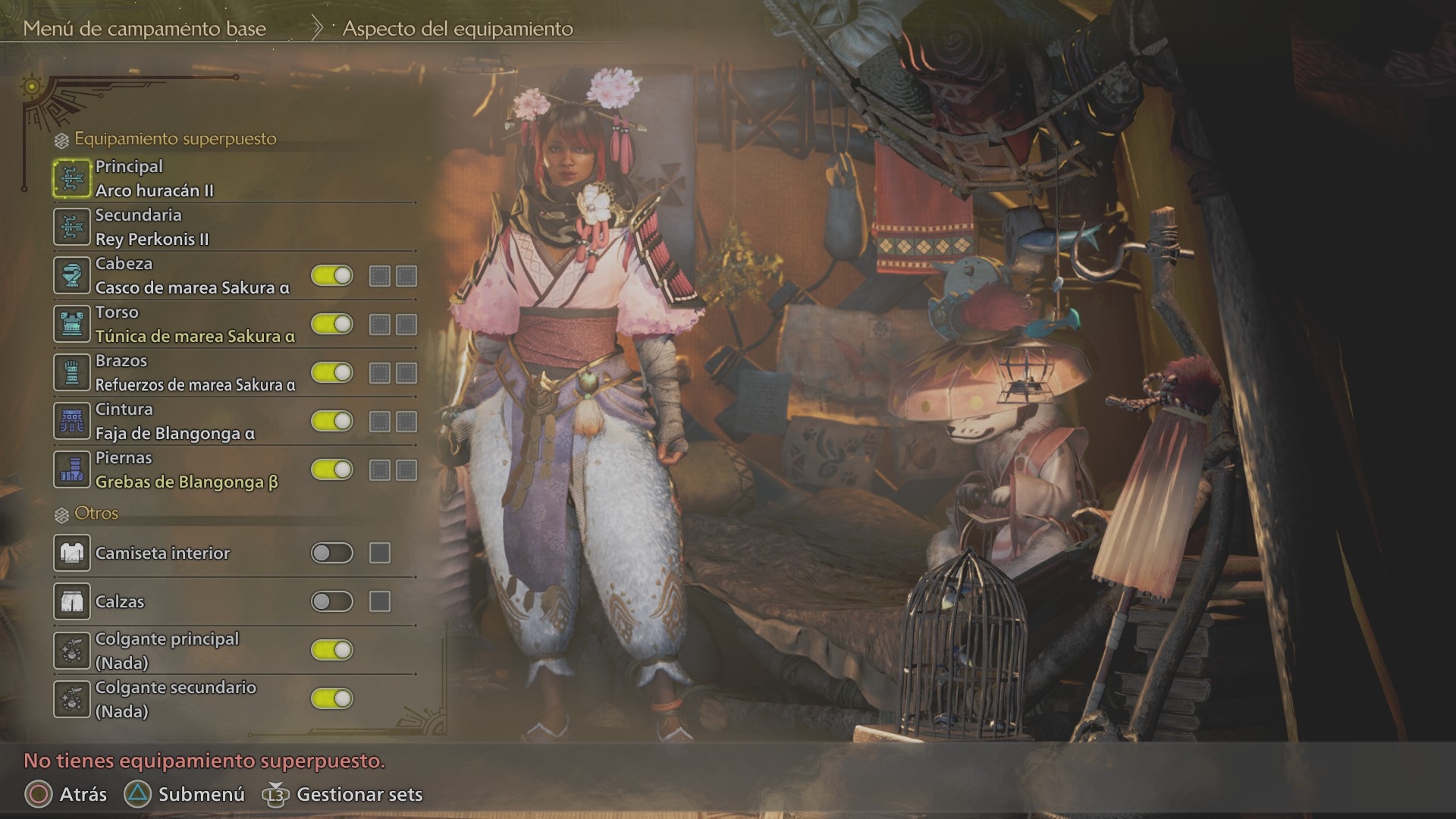Toggle the Piernas armor display switch
1456x819 pixels.
click(332, 469)
